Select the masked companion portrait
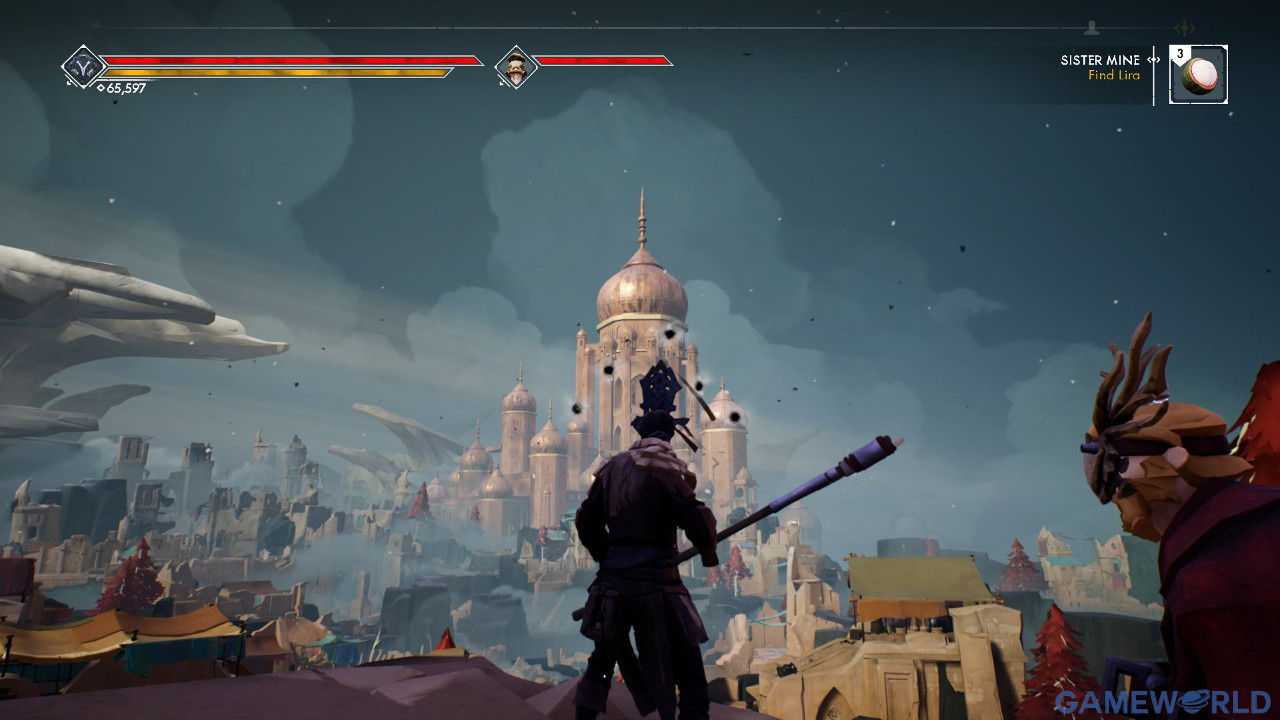Image resolution: width=1280 pixels, height=720 pixels. (x=516, y=67)
